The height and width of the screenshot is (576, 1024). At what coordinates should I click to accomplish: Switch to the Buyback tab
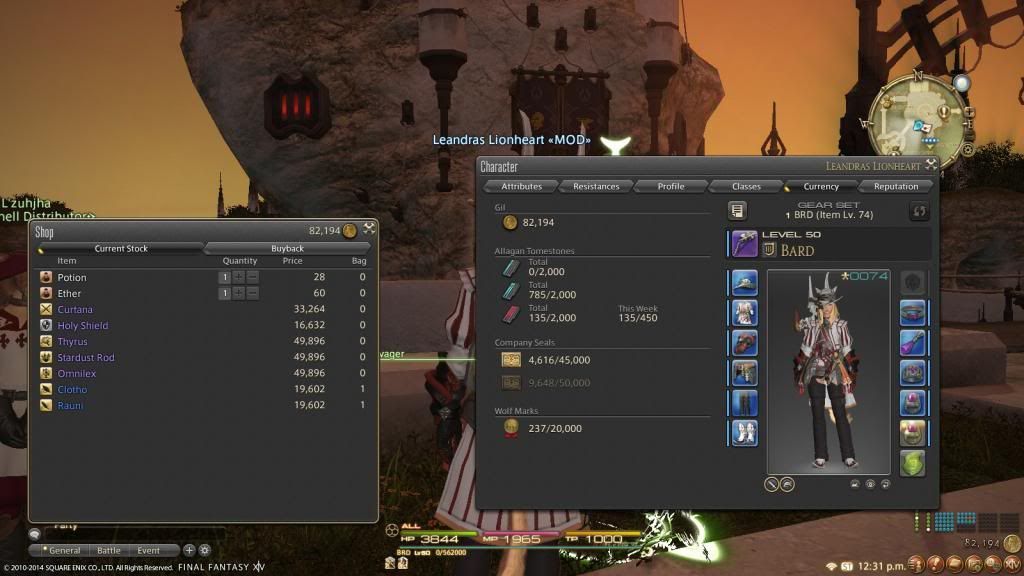[287, 248]
